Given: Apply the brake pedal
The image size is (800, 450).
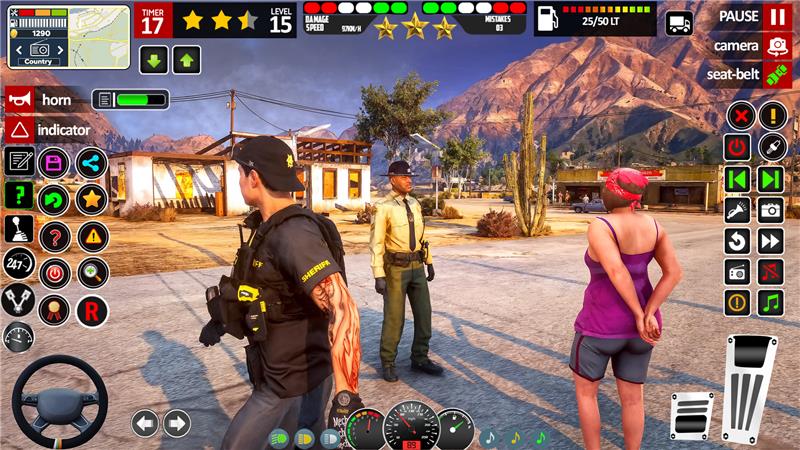Looking at the screenshot, I should tap(692, 414).
